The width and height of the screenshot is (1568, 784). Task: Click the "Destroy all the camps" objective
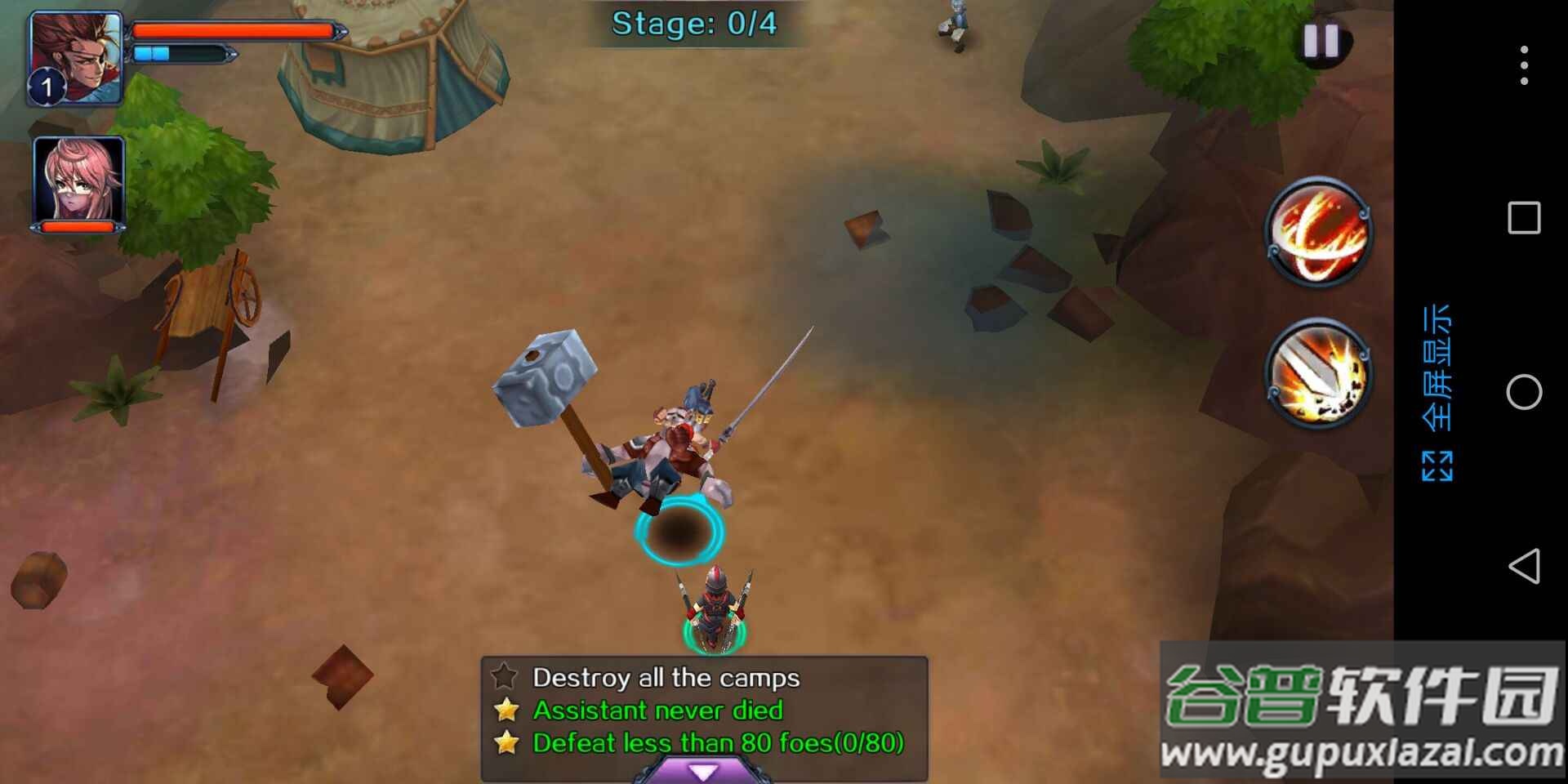tap(666, 678)
